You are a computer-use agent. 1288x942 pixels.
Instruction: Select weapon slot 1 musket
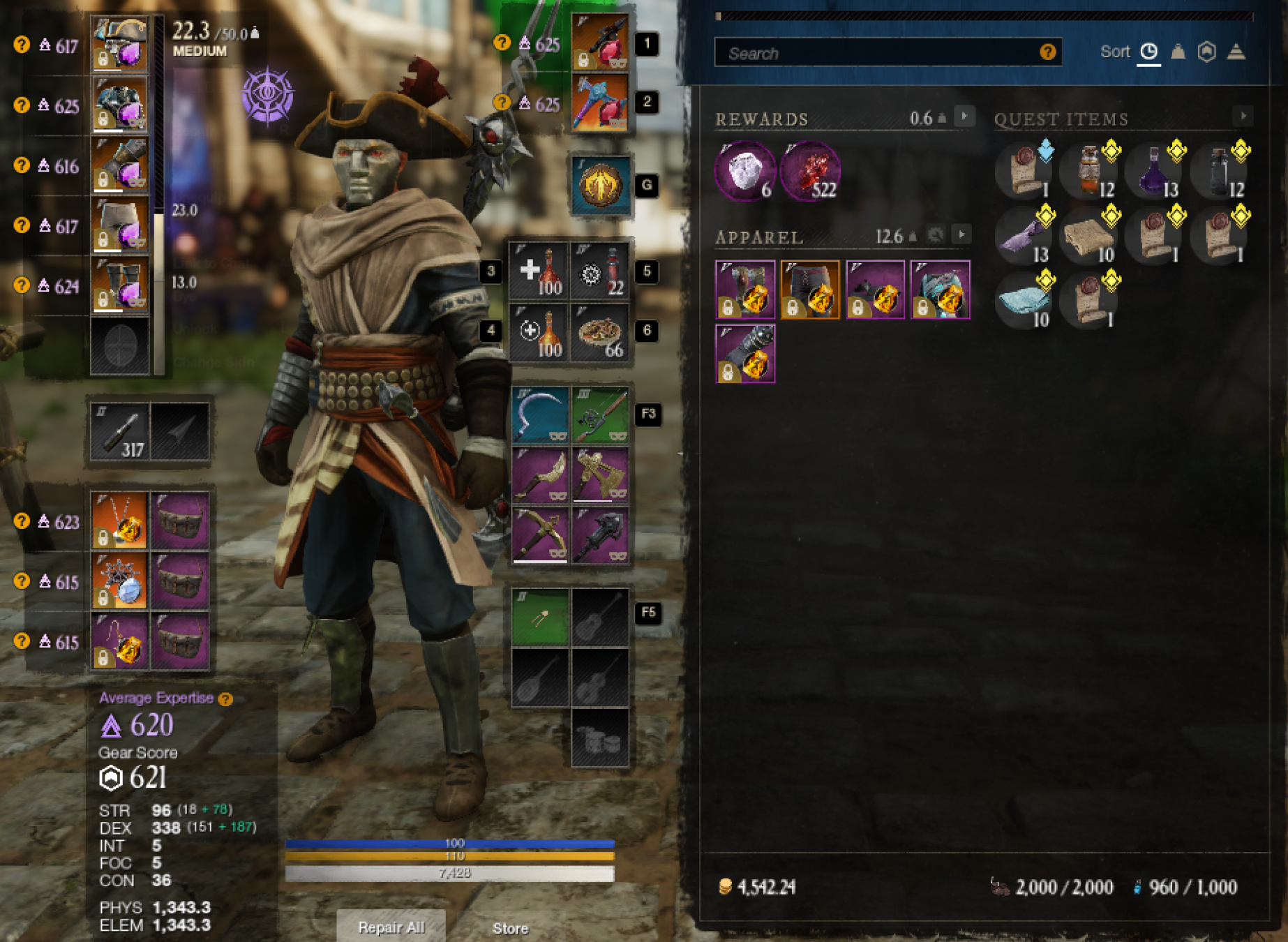599,43
